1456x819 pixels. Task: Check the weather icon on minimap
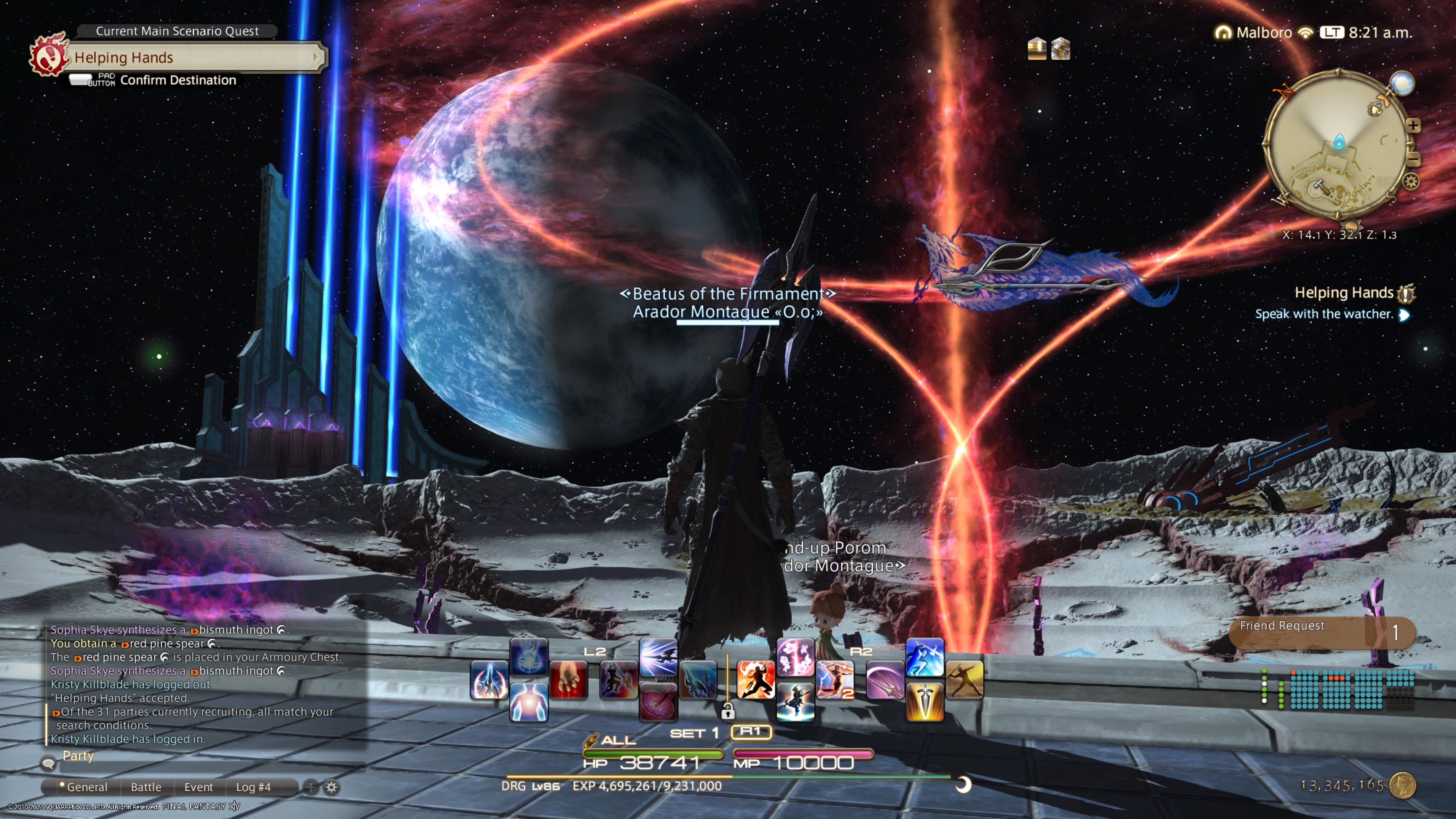coord(1402,83)
